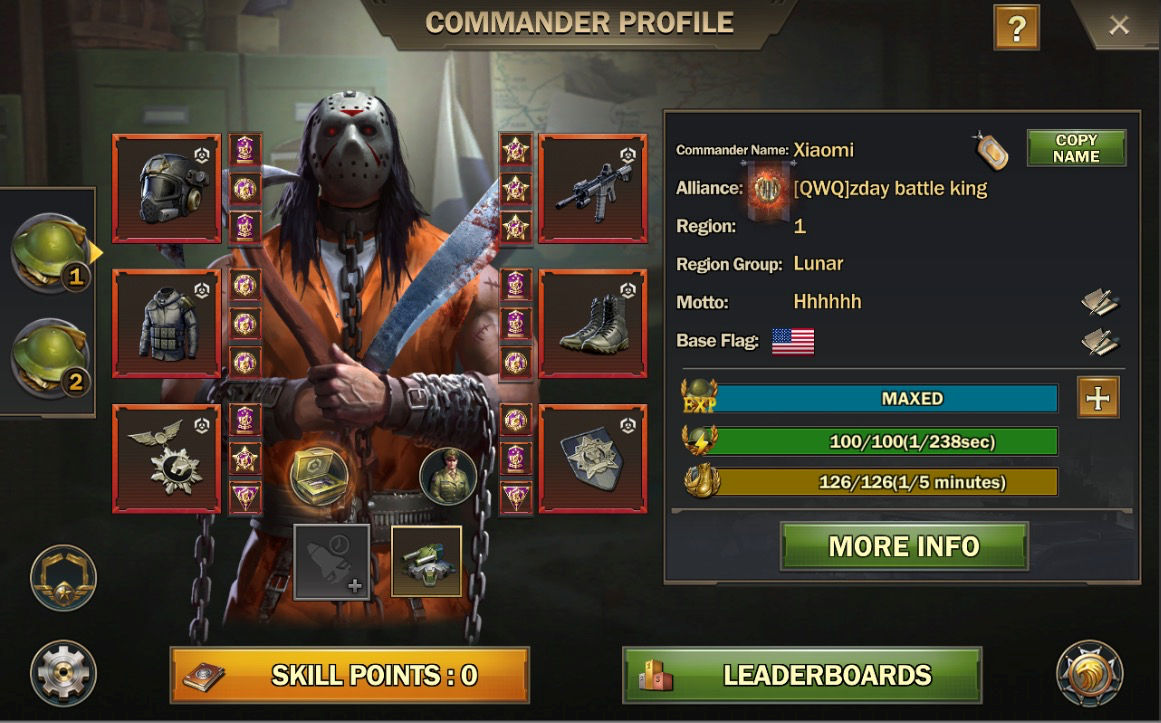
Task: Select the police badge slot
Action: click(592, 458)
